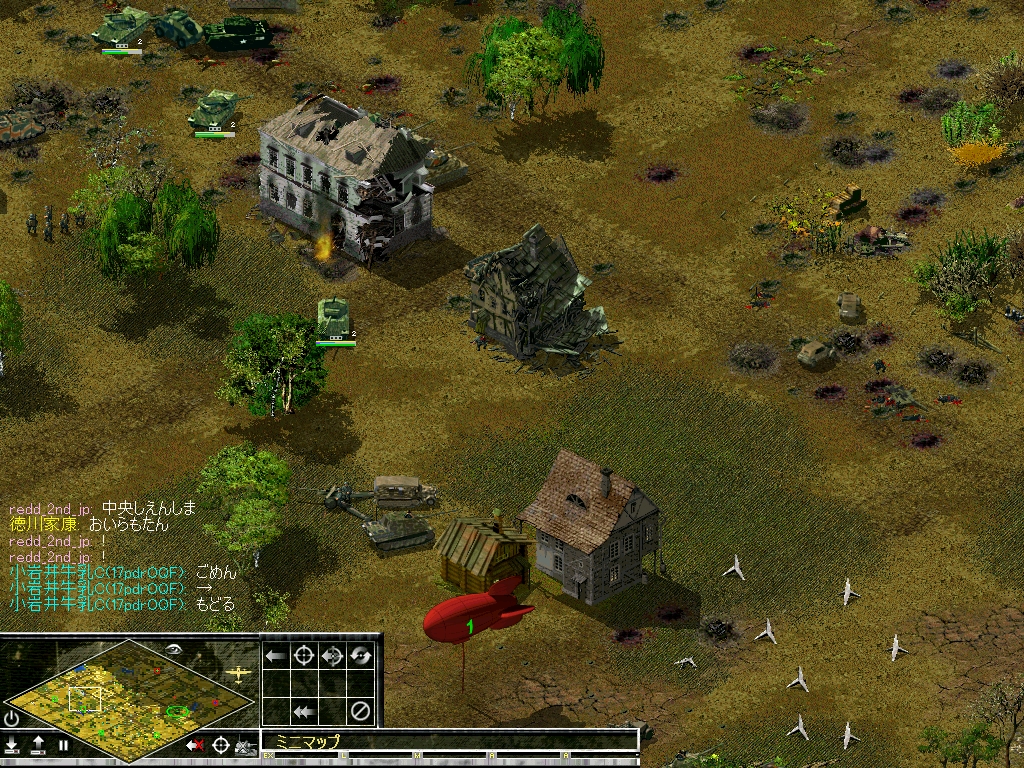Image resolution: width=1024 pixels, height=768 pixels.
Task: Pause the game with the pause icon
Action: [63, 745]
